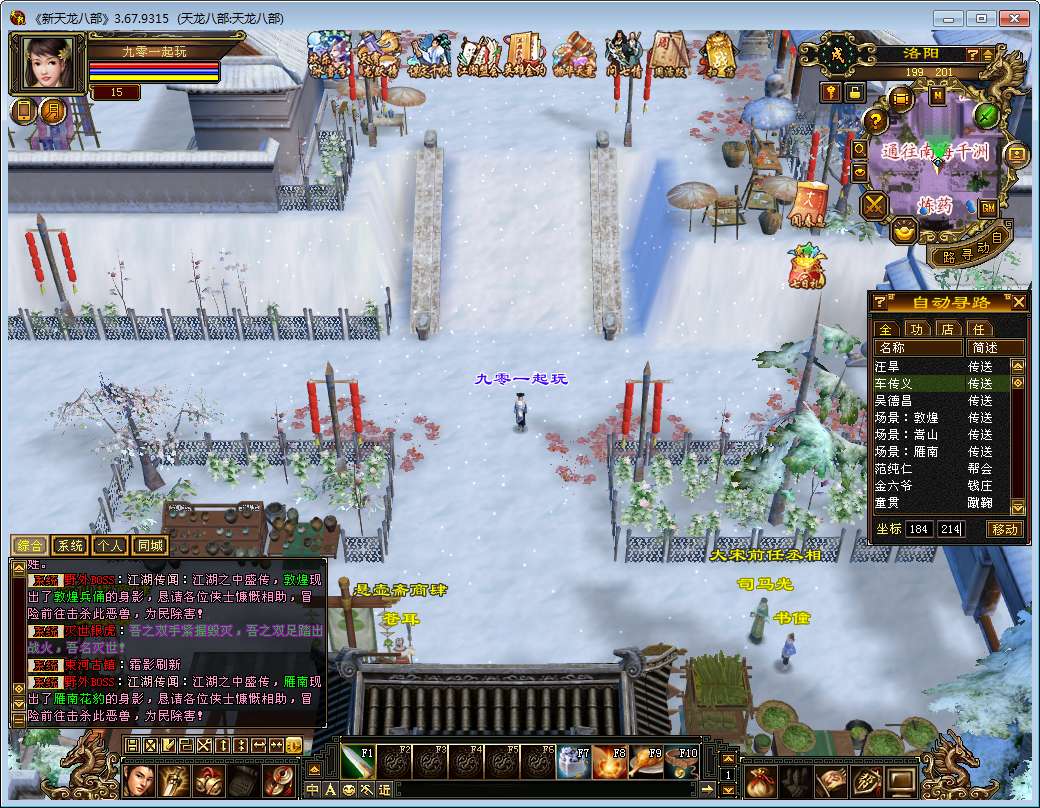The image size is (1040, 808).
Task: Use the F8 flame skill slot
Action: (609, 762)
